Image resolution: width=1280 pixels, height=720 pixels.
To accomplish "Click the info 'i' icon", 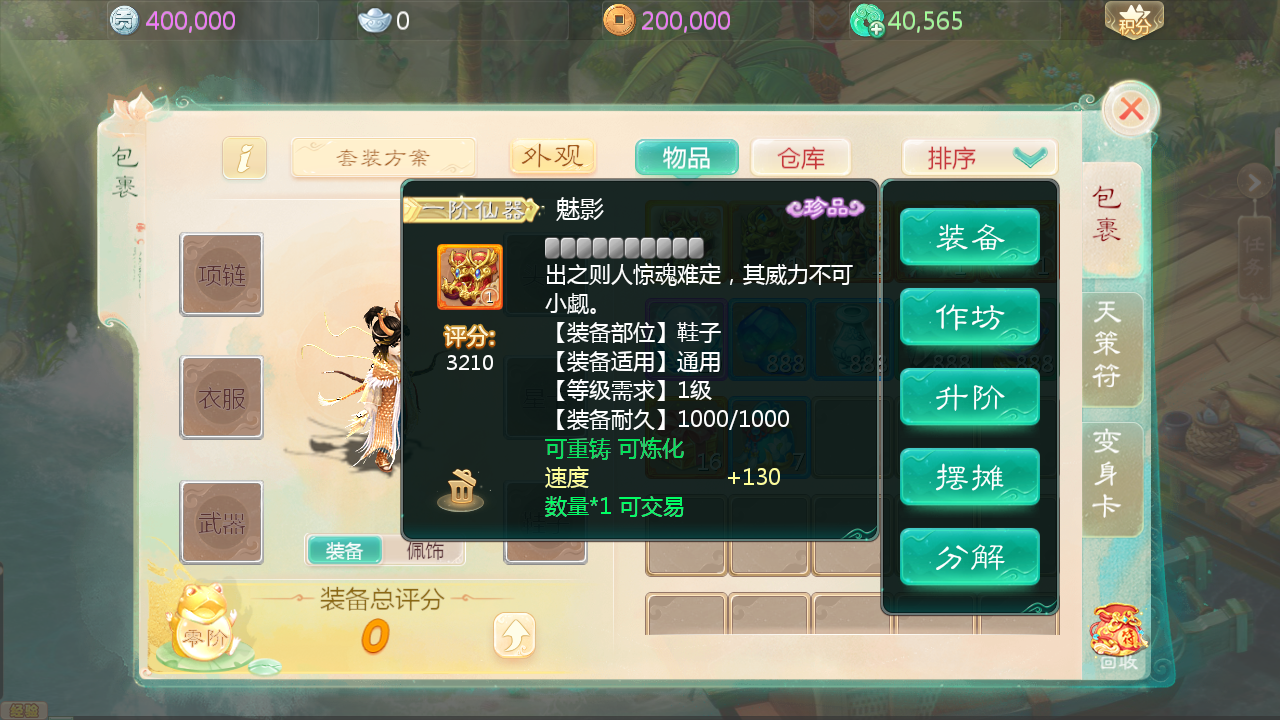I will 244,157.
